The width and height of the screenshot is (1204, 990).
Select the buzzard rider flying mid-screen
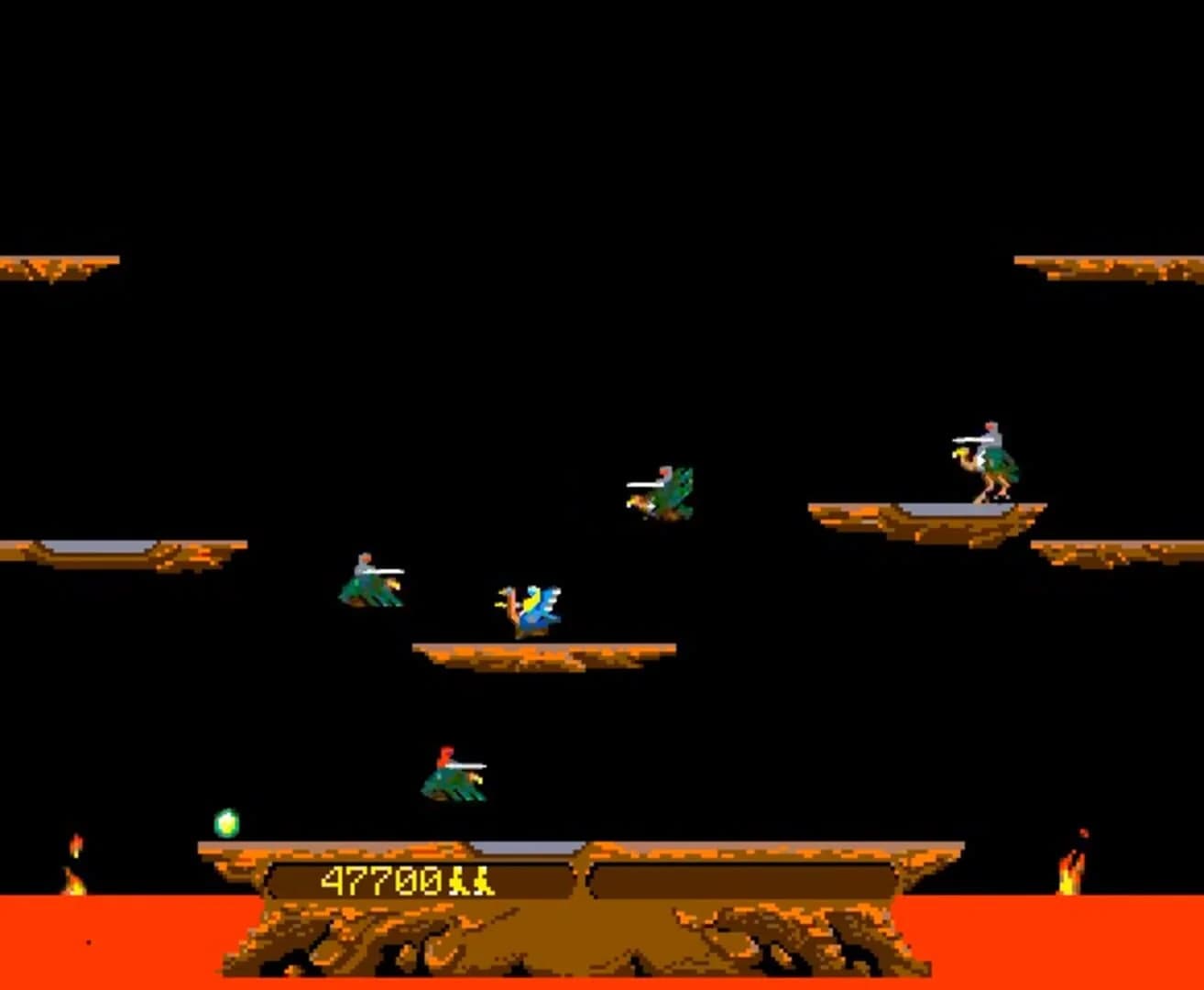[x=662, y=490]
